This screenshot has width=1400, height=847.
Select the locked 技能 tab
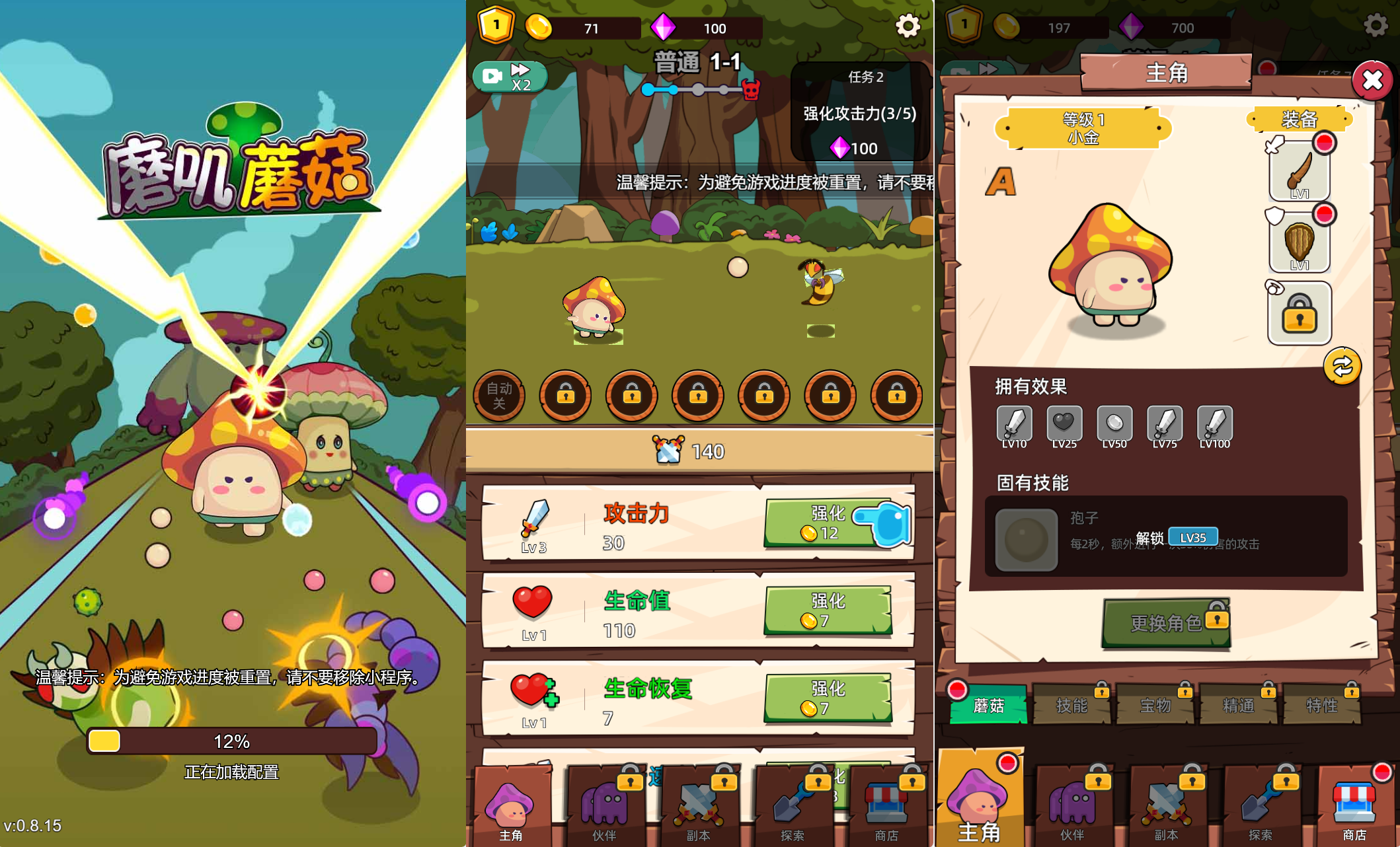click(x=1071, y=706)
